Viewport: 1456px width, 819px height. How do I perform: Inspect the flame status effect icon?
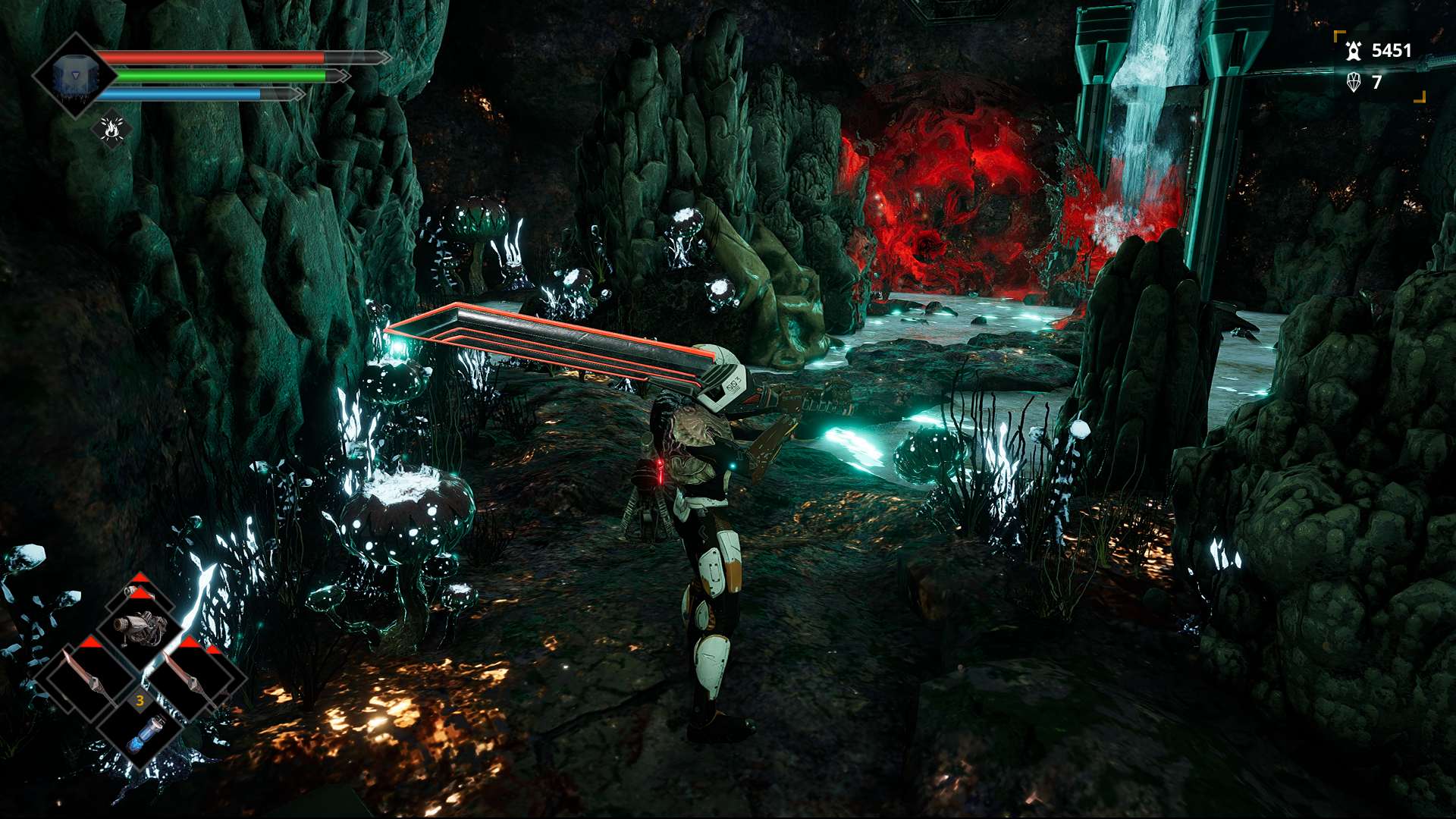[x=112, y=130]
